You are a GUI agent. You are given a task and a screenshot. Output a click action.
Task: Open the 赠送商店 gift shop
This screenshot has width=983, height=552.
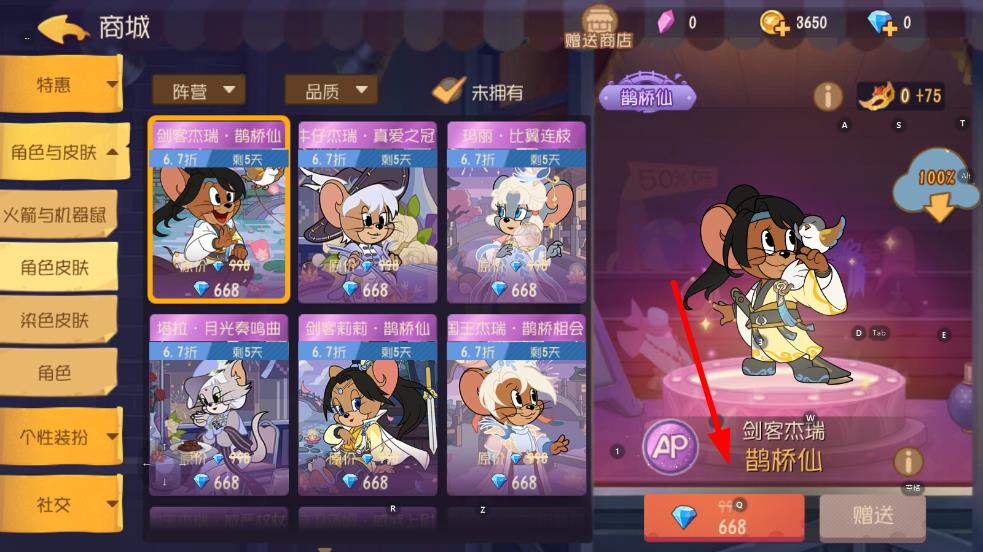[x=598, y=27]
